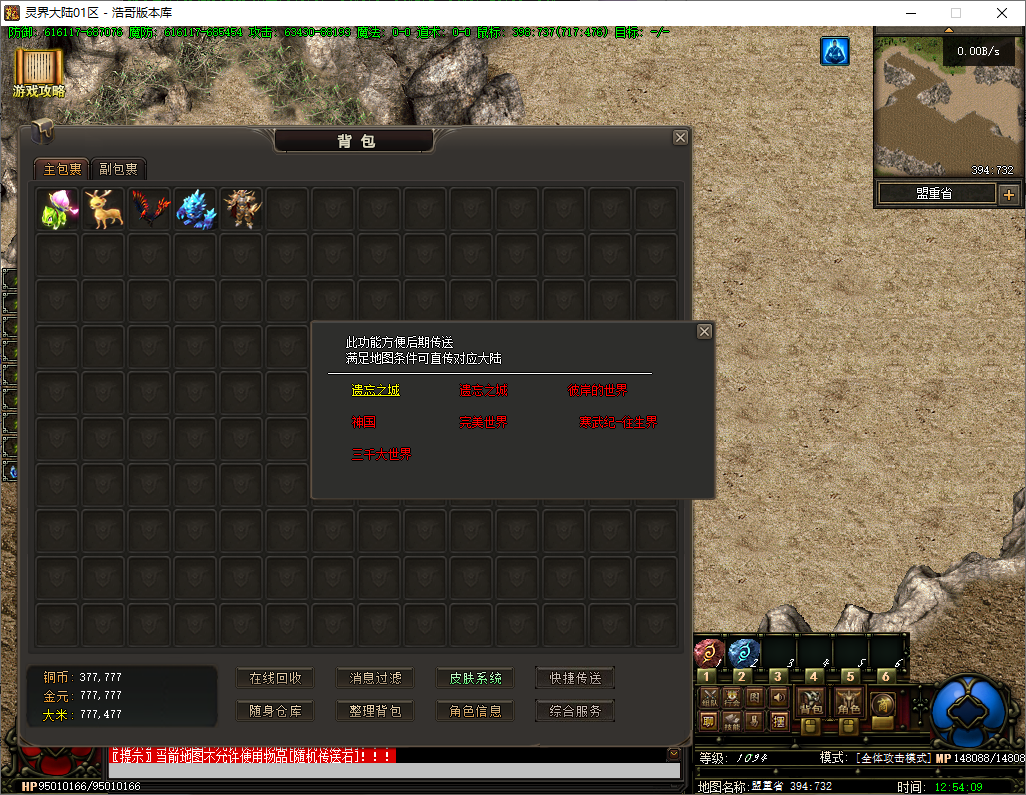
Task: Close the 背包 backpack window
Action: coord(680,138)
